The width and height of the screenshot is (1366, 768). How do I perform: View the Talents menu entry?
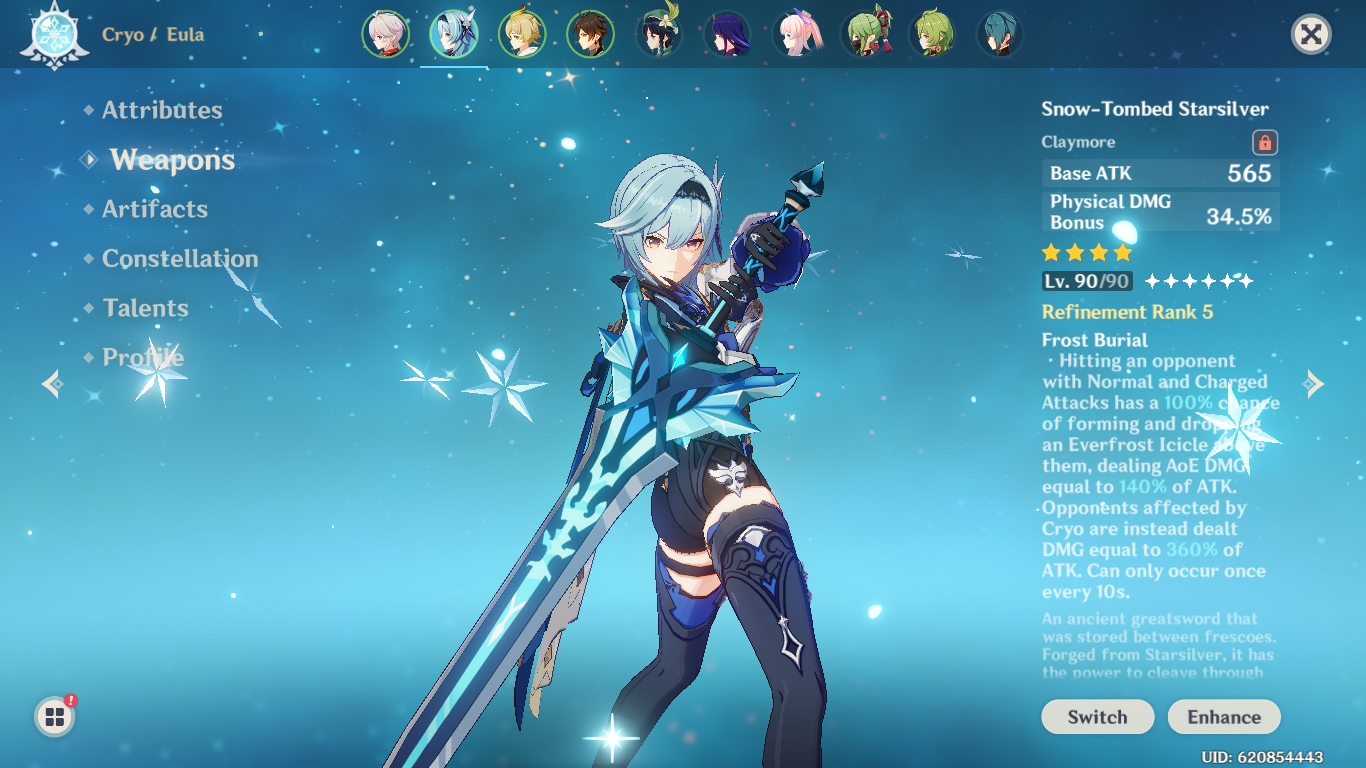[x=145, y=308]
